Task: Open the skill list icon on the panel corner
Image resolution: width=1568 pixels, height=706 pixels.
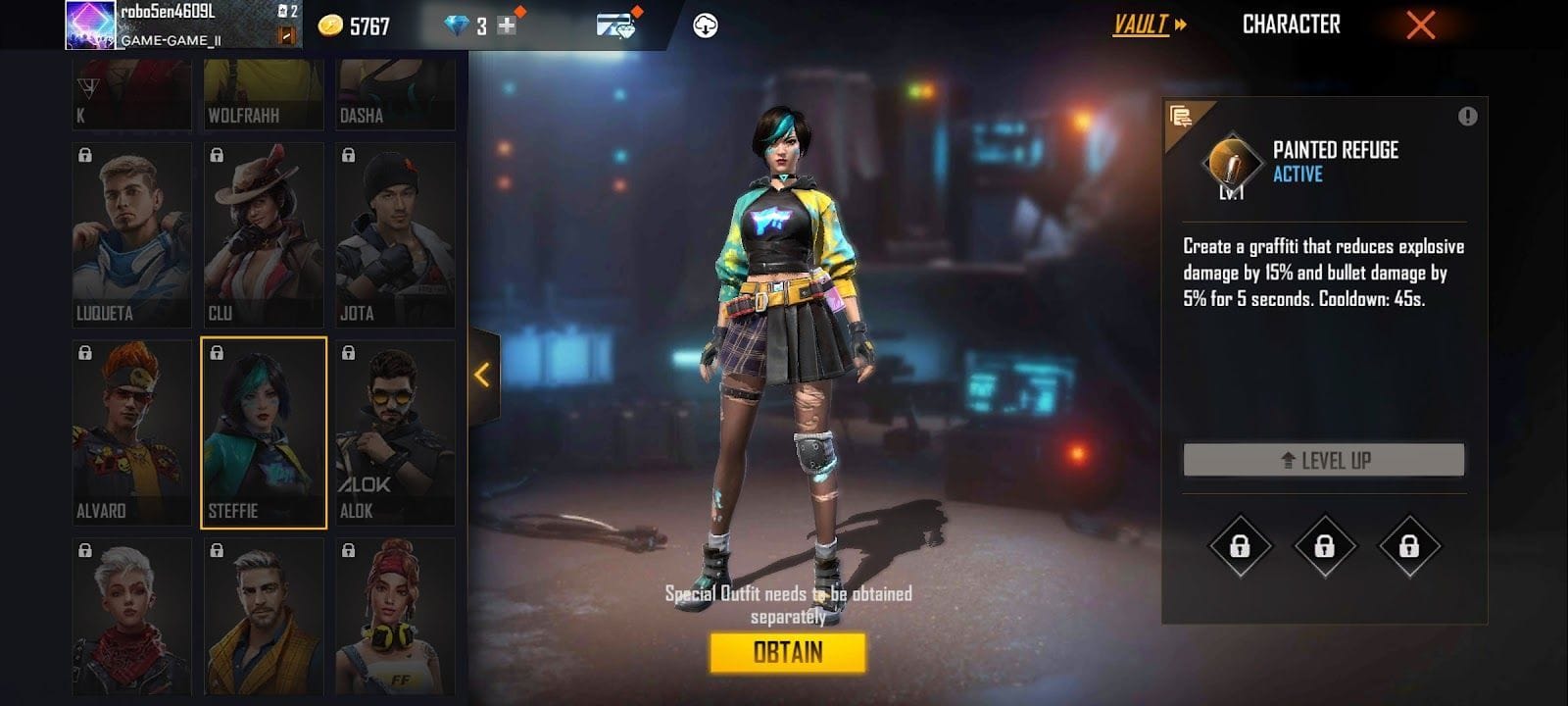Action: tap(1182, 118)
